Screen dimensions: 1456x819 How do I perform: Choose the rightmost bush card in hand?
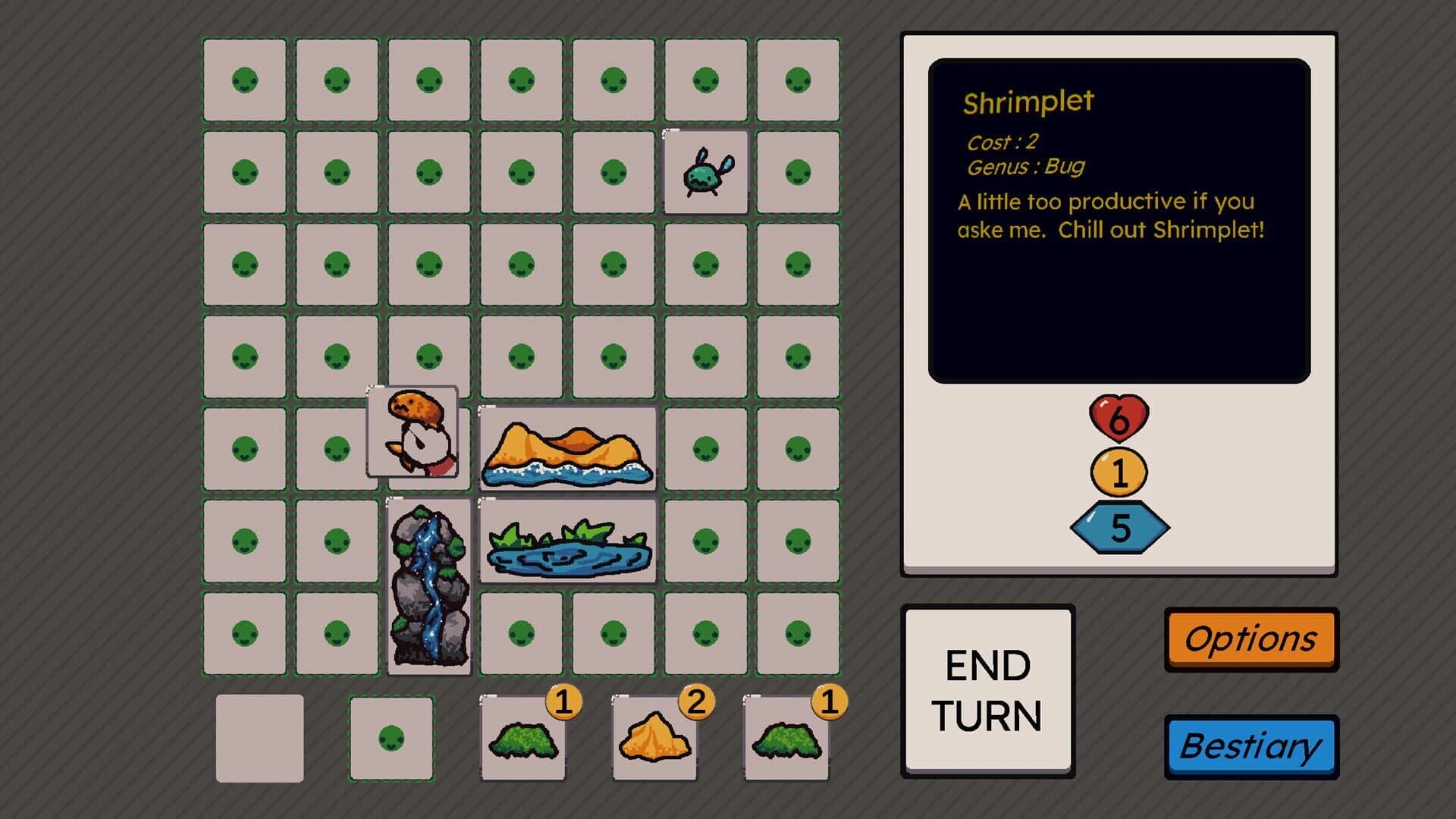(x=787, y=739)
